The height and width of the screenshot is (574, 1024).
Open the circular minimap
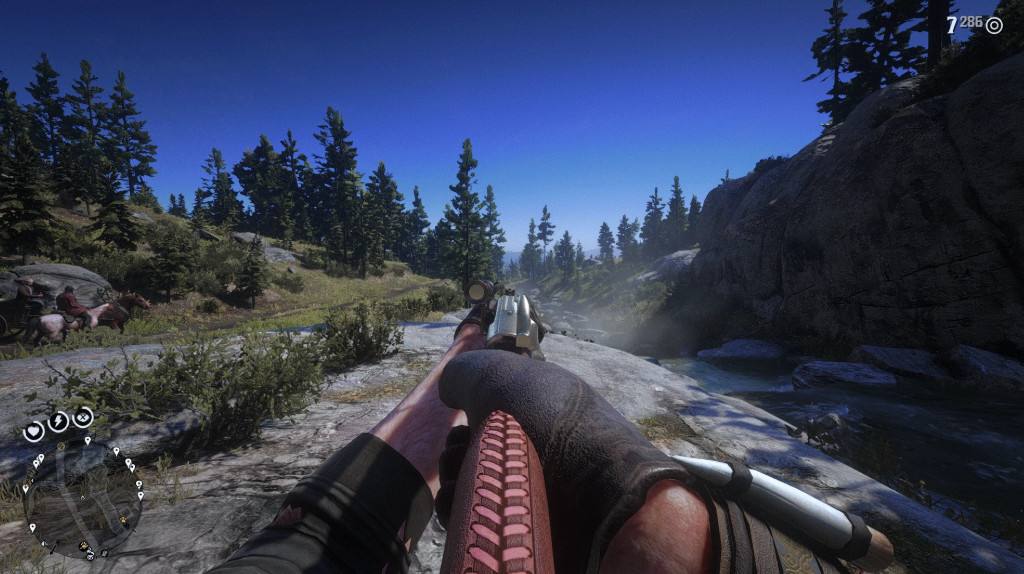(x=83, y=498)
